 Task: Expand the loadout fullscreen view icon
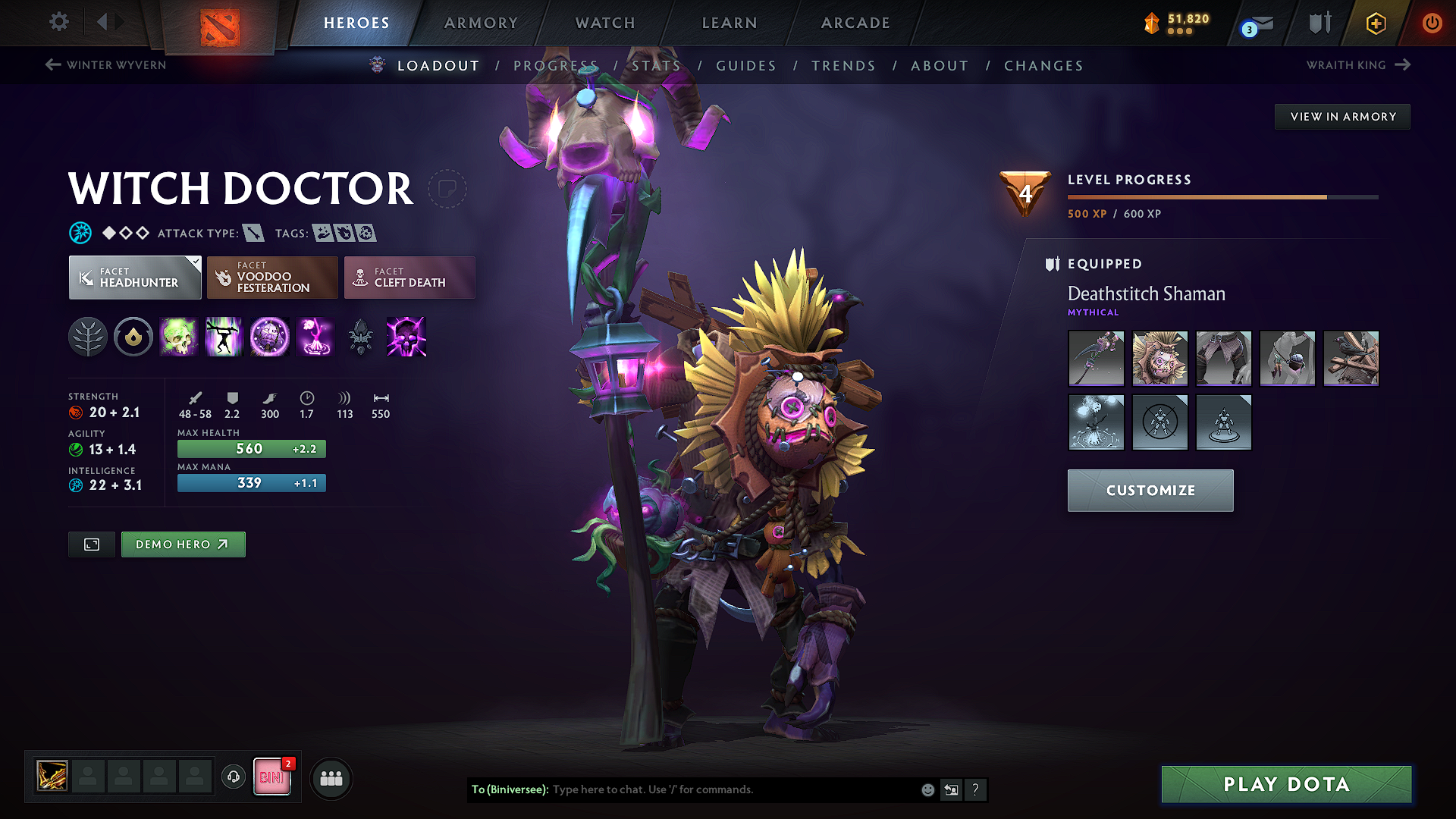point(91,544)
